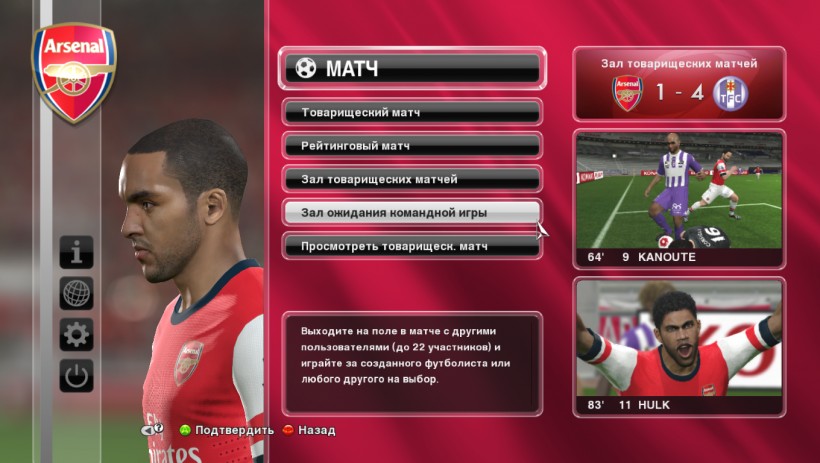This screenshot has width=820, height=463.
Task: View the Hulk 83' highlight thumbnail
Action: pos(679,345)
